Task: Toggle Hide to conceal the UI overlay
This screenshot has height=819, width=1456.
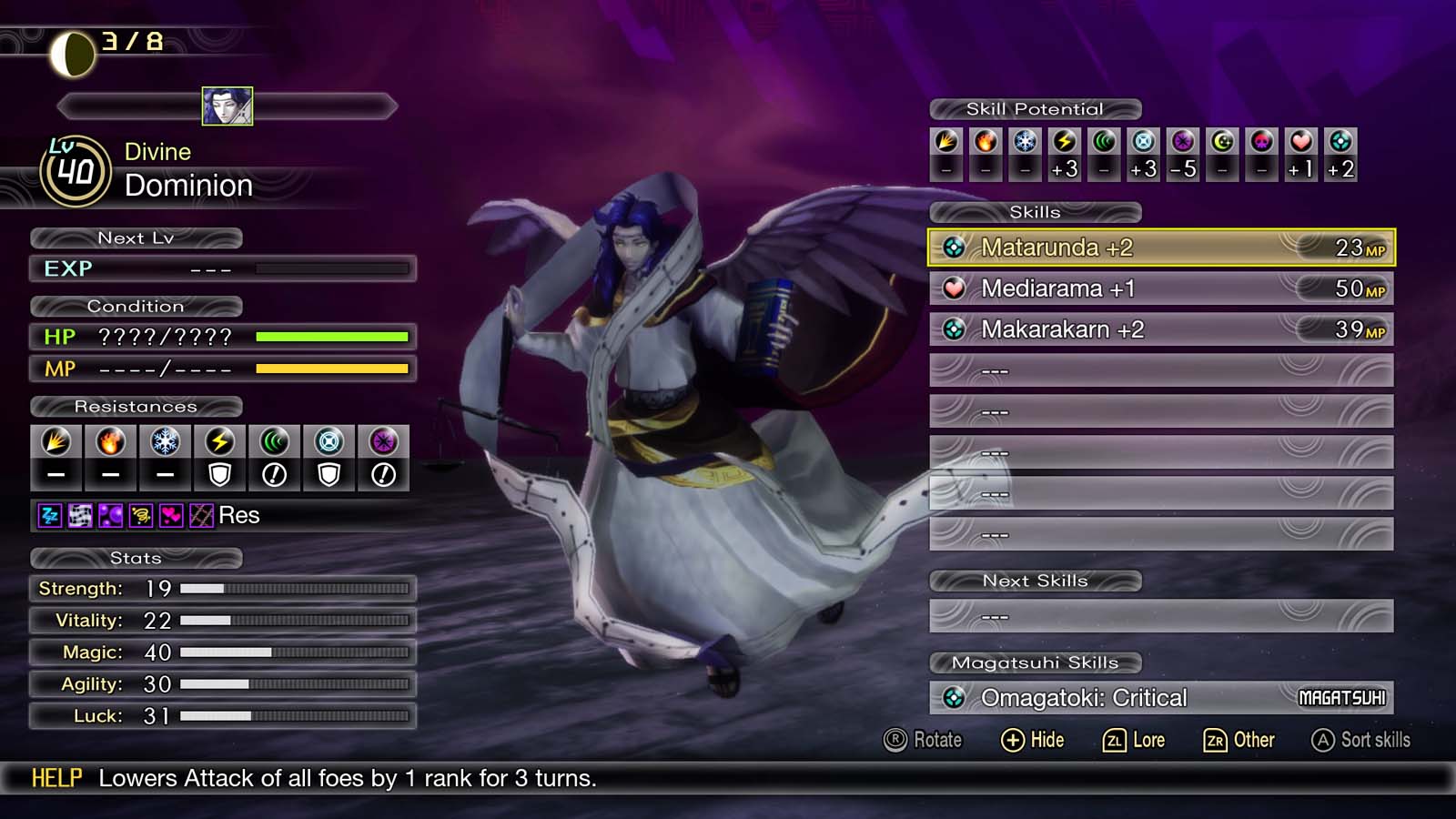Action: click(x=1033, y=740)
